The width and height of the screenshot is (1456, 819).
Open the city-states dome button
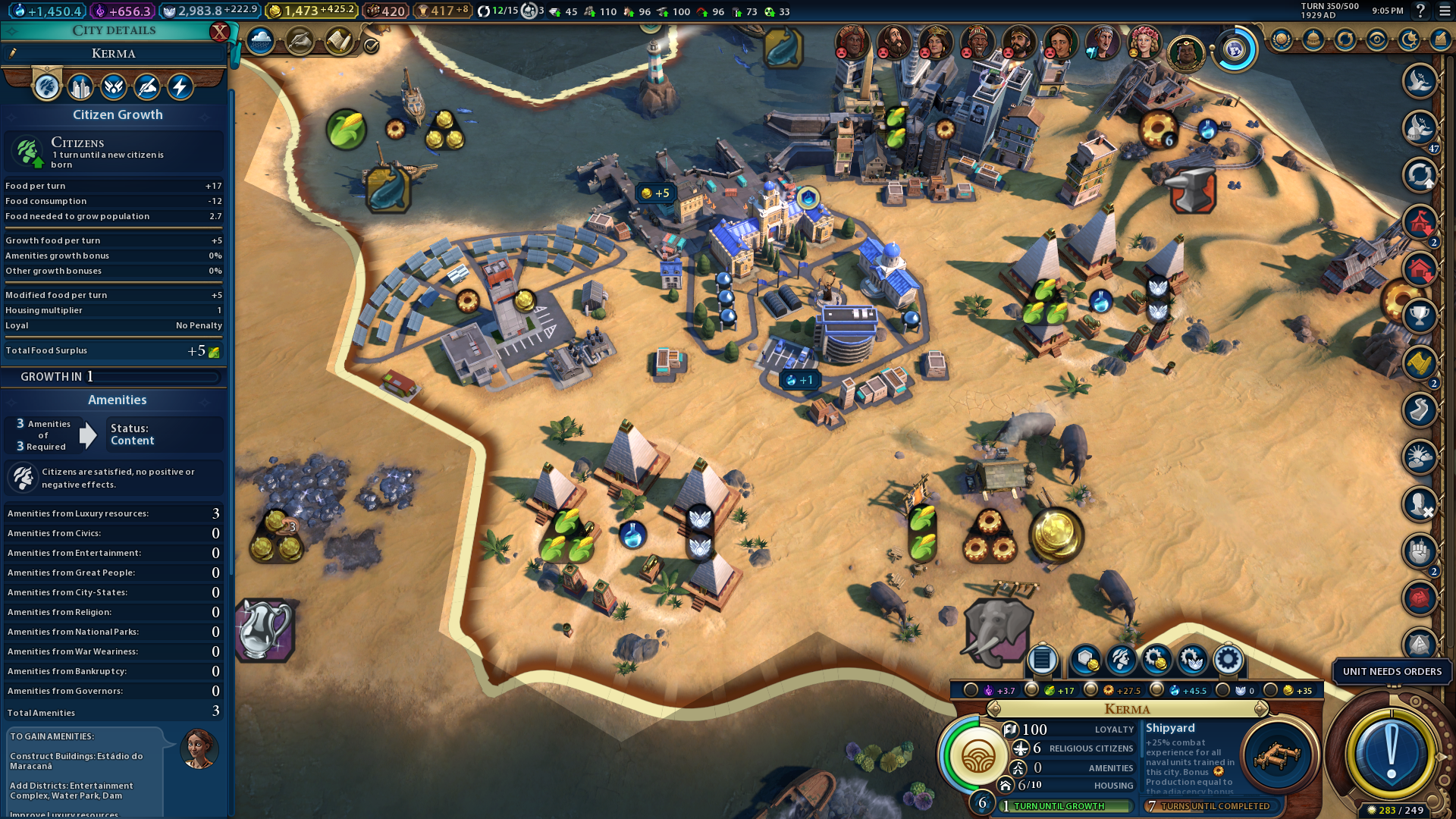[1313, 39]
